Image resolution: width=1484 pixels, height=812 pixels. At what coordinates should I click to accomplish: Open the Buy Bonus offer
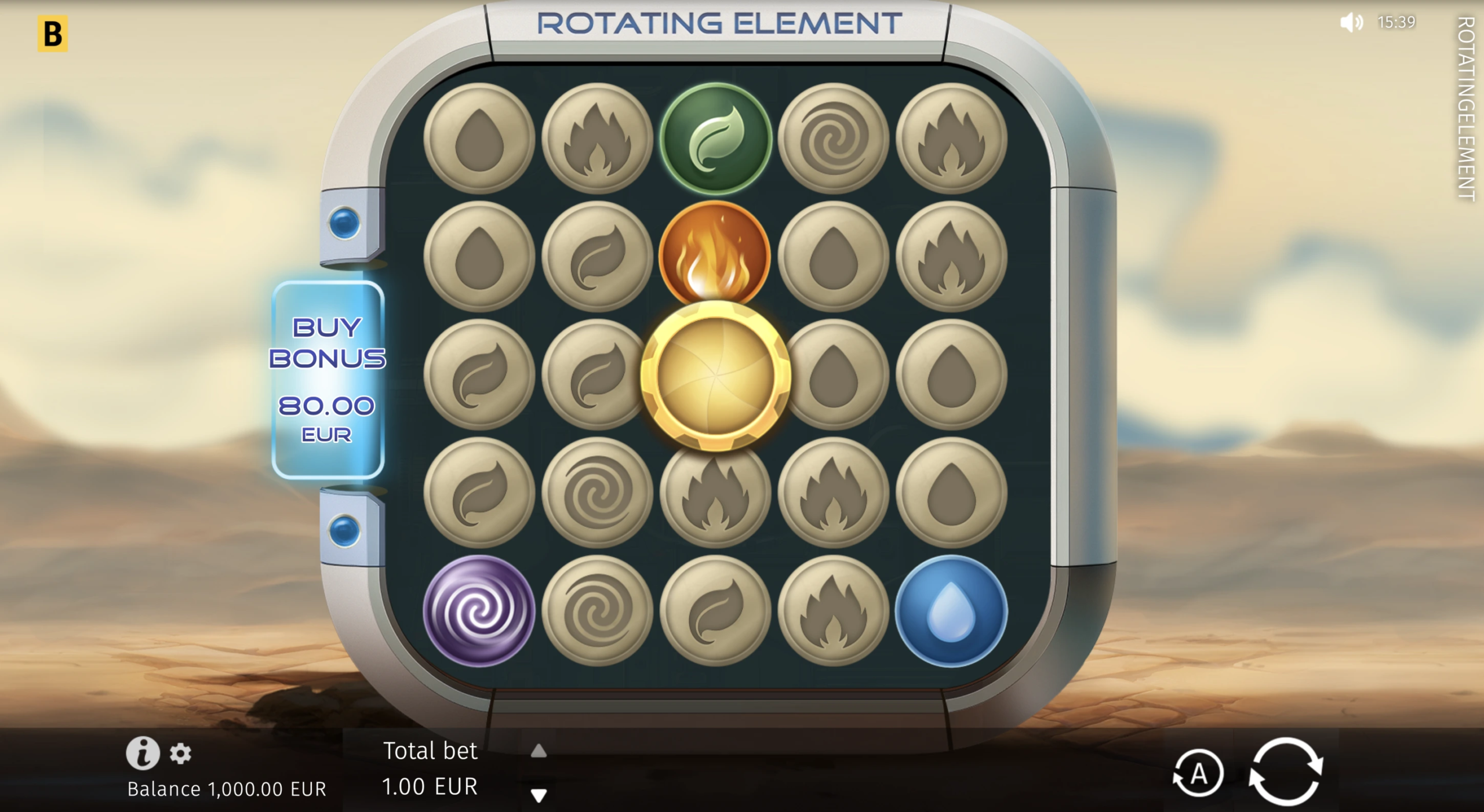click(x=328, y=380)
